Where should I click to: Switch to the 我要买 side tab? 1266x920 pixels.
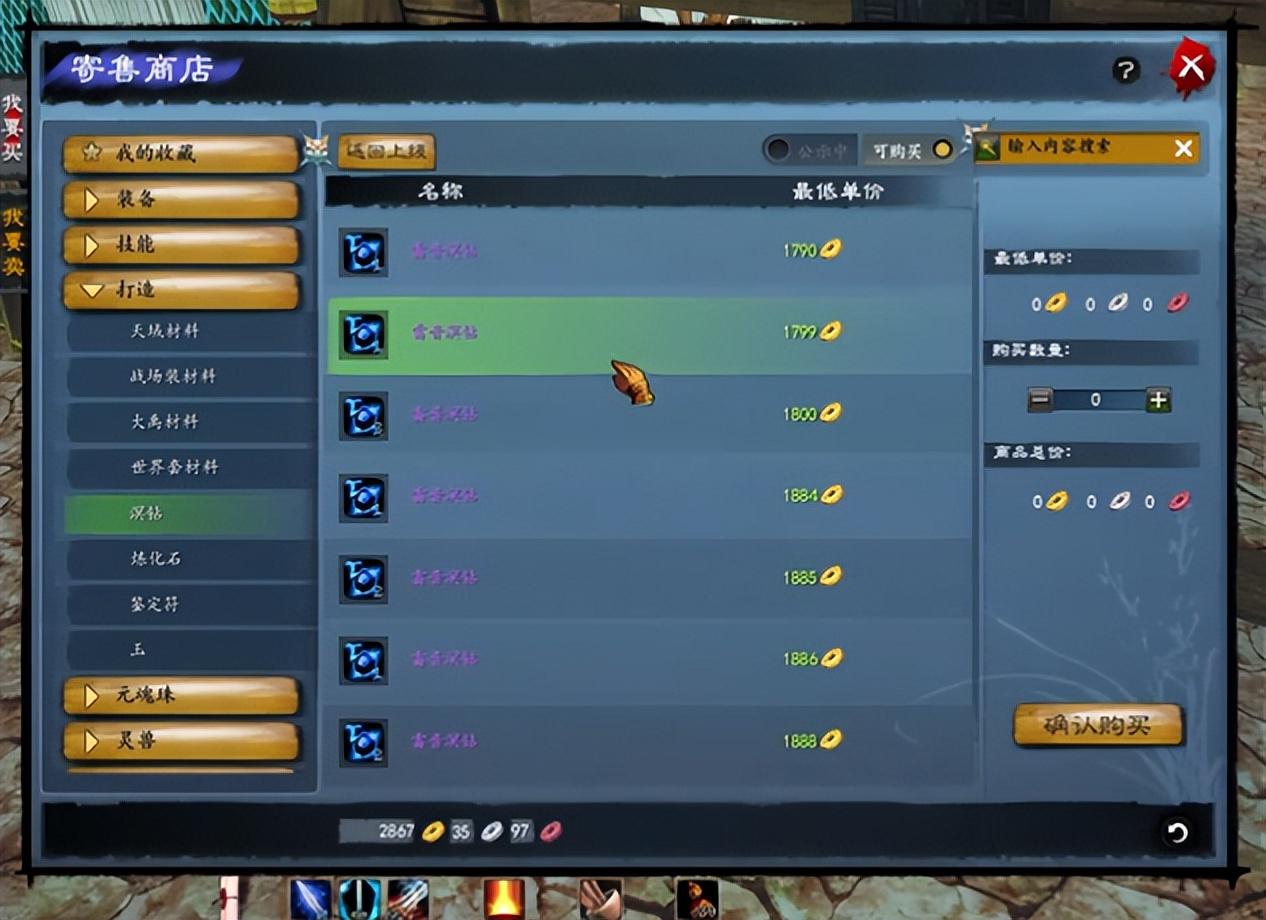[12, 128]
